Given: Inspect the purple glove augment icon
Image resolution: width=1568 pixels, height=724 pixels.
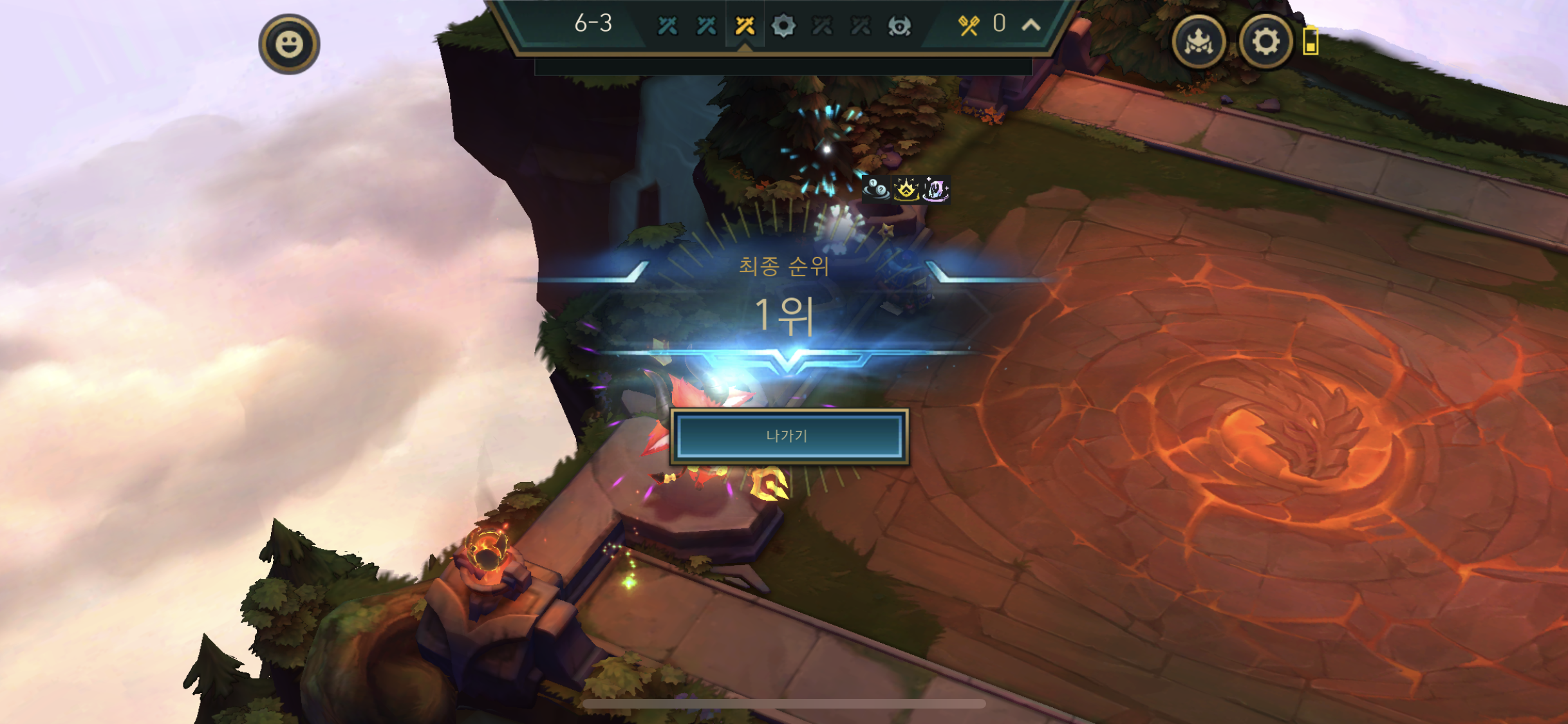Looking at the screenshot, I should pos(936,189).
